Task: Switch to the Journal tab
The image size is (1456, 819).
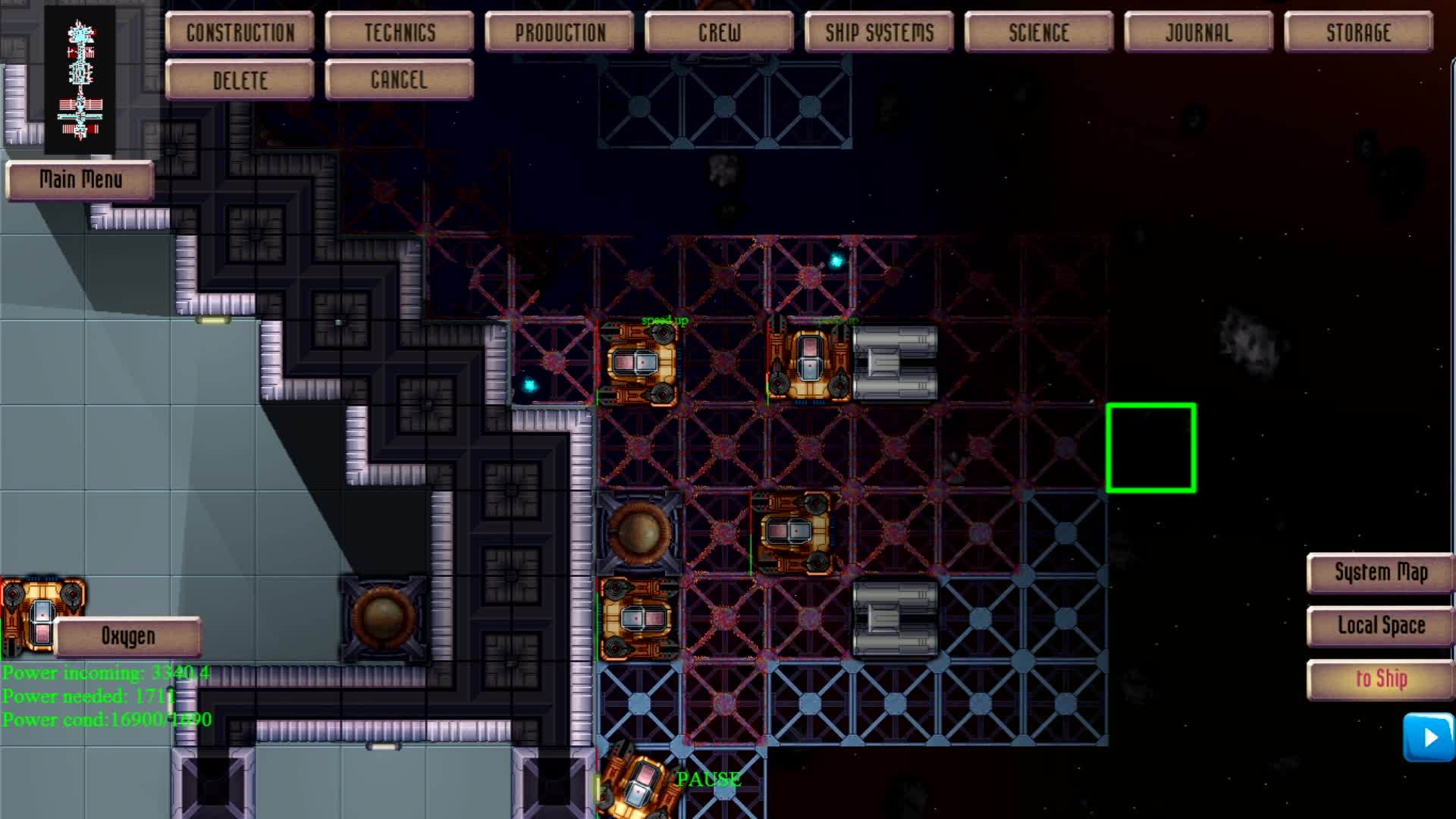Action: click(x=1198, y=32)
